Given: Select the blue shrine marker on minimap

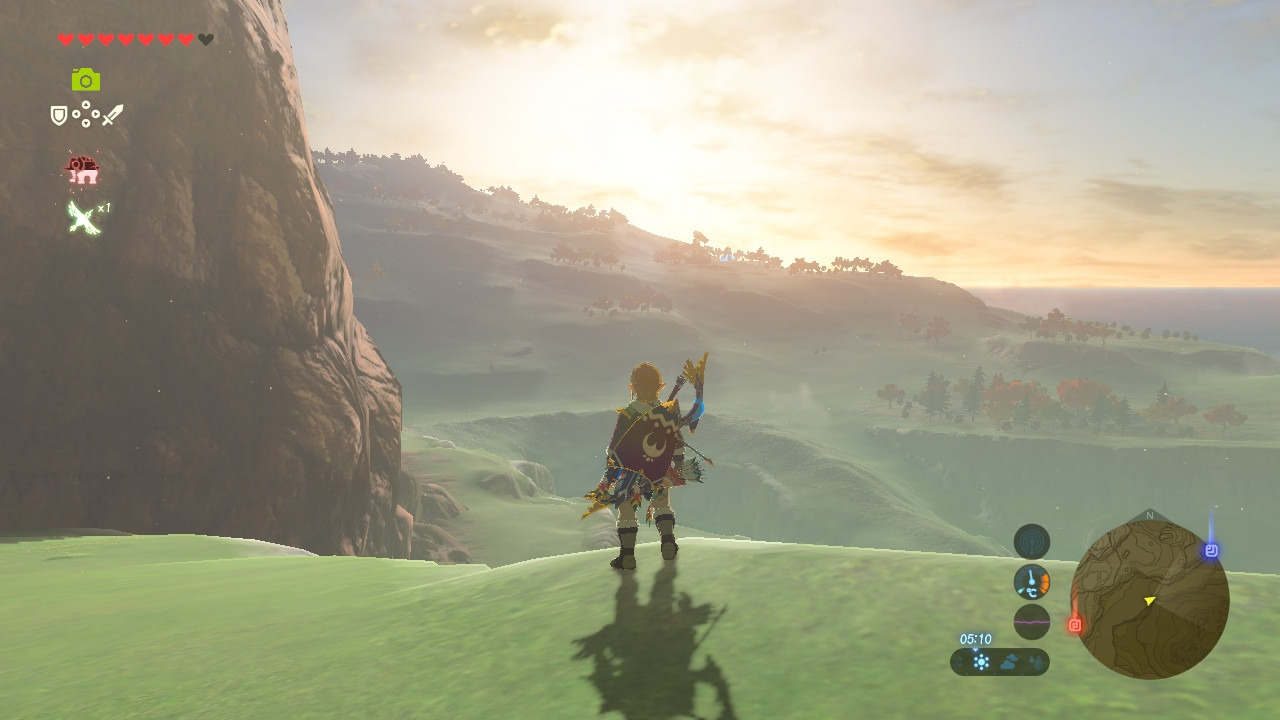Looking at the screenshot, I should click(x=1211, y=551).
